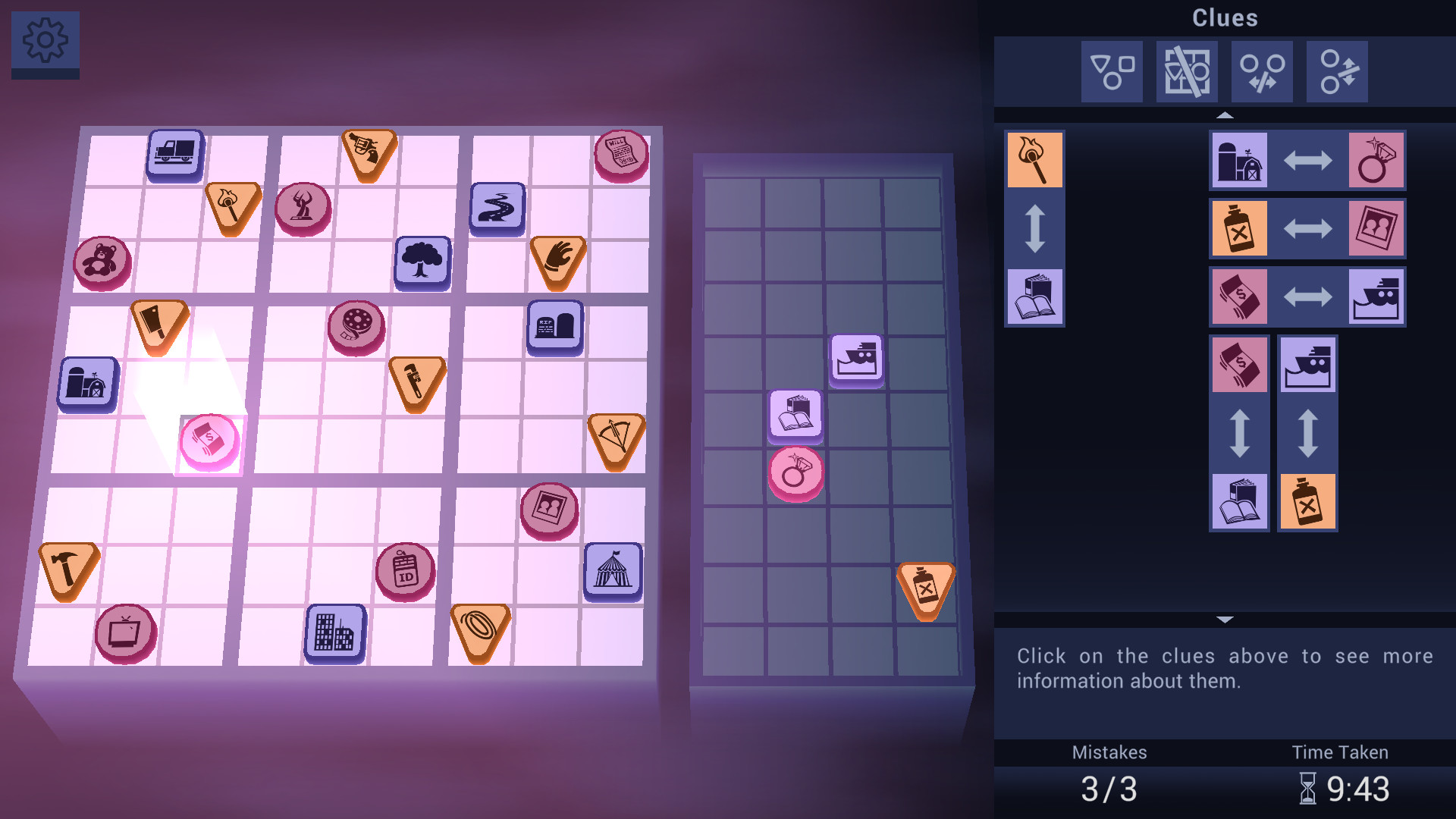Click the down arrow to scroll clues

pos(1225,618)
